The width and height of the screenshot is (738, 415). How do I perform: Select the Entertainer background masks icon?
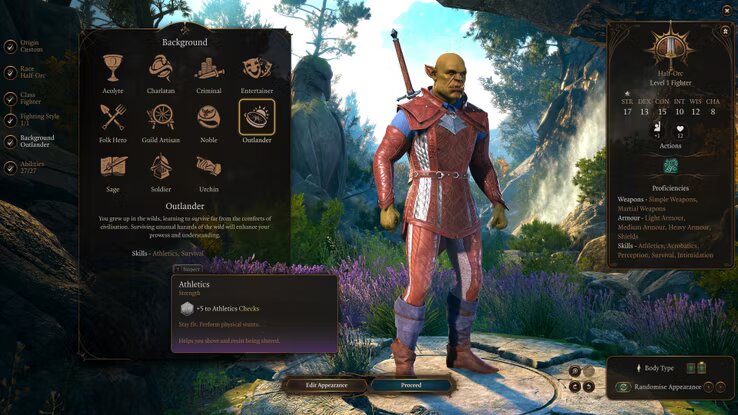257,68
